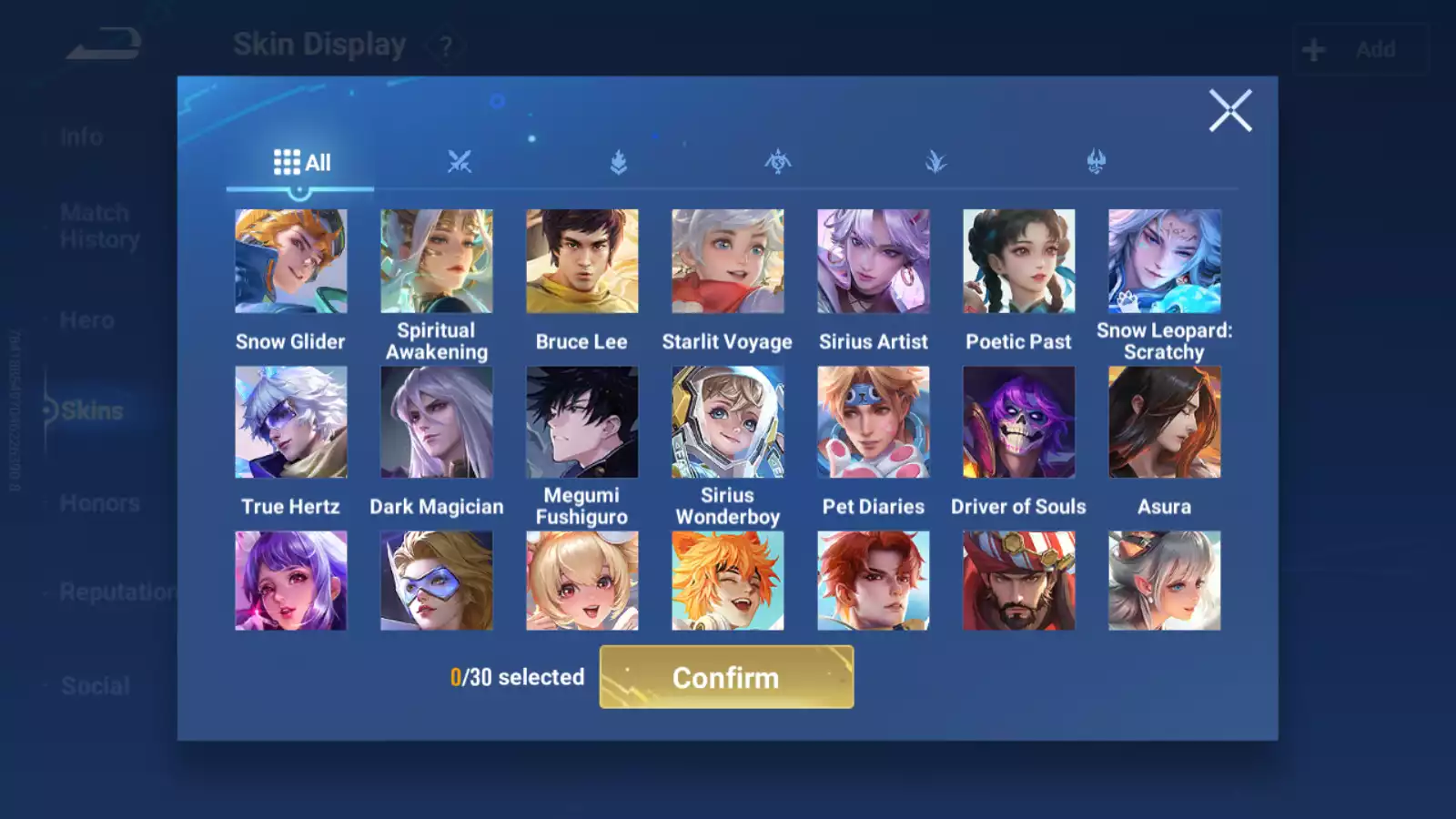The width and height of the screenshot is (1456, 819).
Task: Filter skins by the crossed swords tab
Action: click(460, 163)
